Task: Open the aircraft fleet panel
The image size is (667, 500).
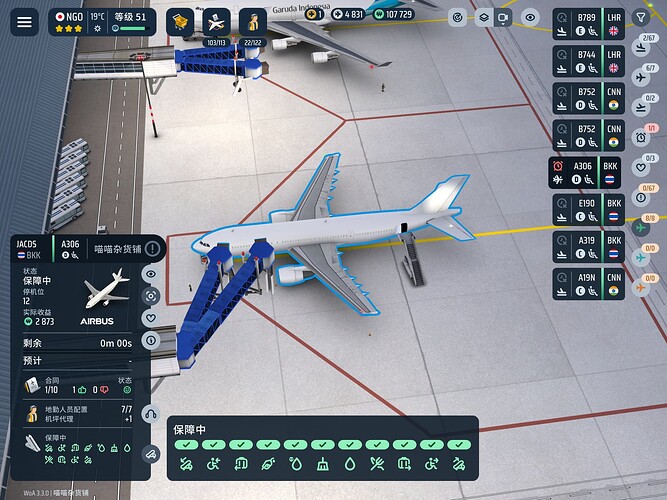Action: tap(216, 21)
